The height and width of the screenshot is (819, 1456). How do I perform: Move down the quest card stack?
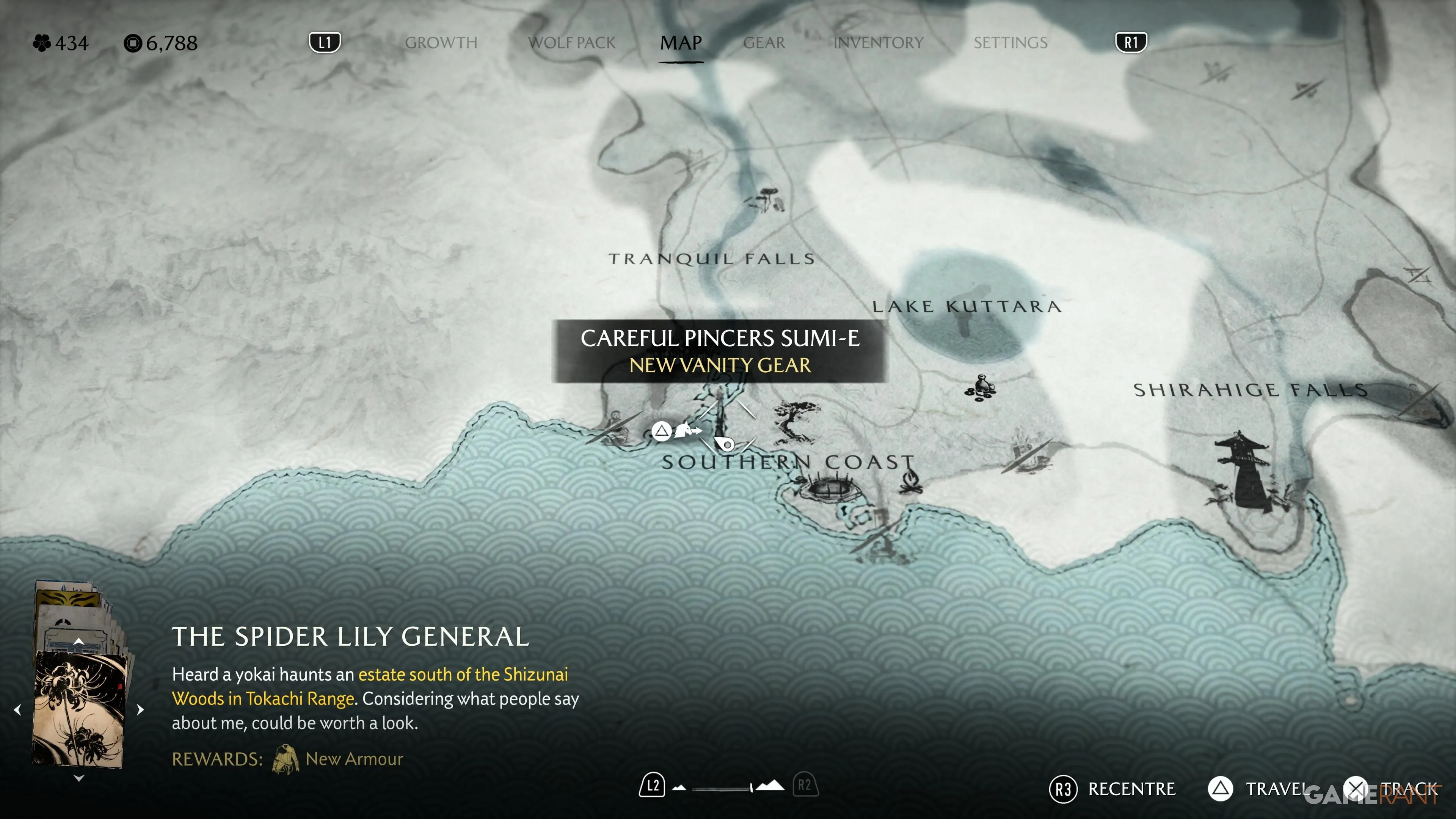click(78, 778)
